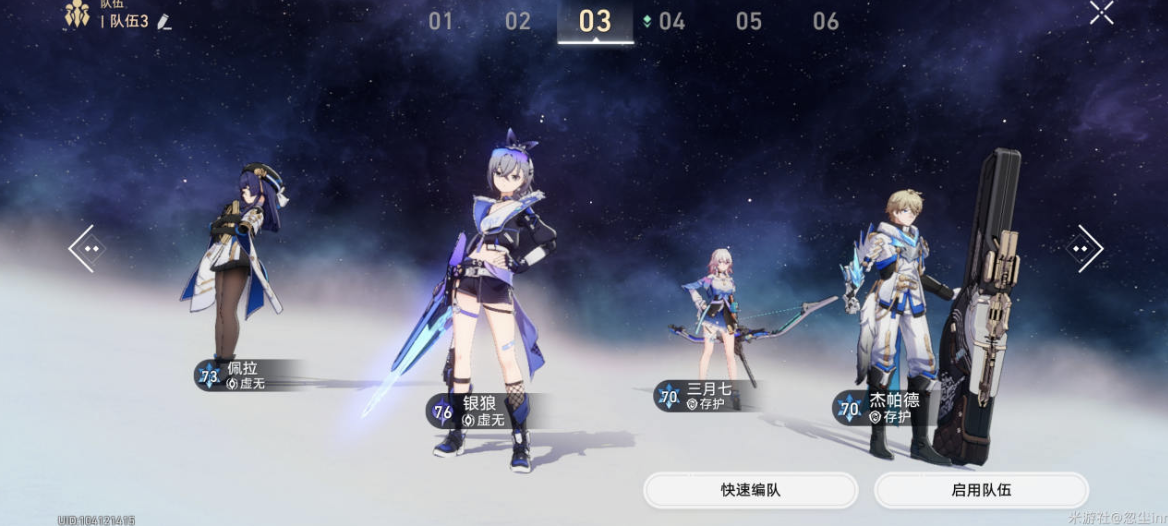Open team tab 04
The height and width of the screenshot is (526, 1168).
coord(671,21)
